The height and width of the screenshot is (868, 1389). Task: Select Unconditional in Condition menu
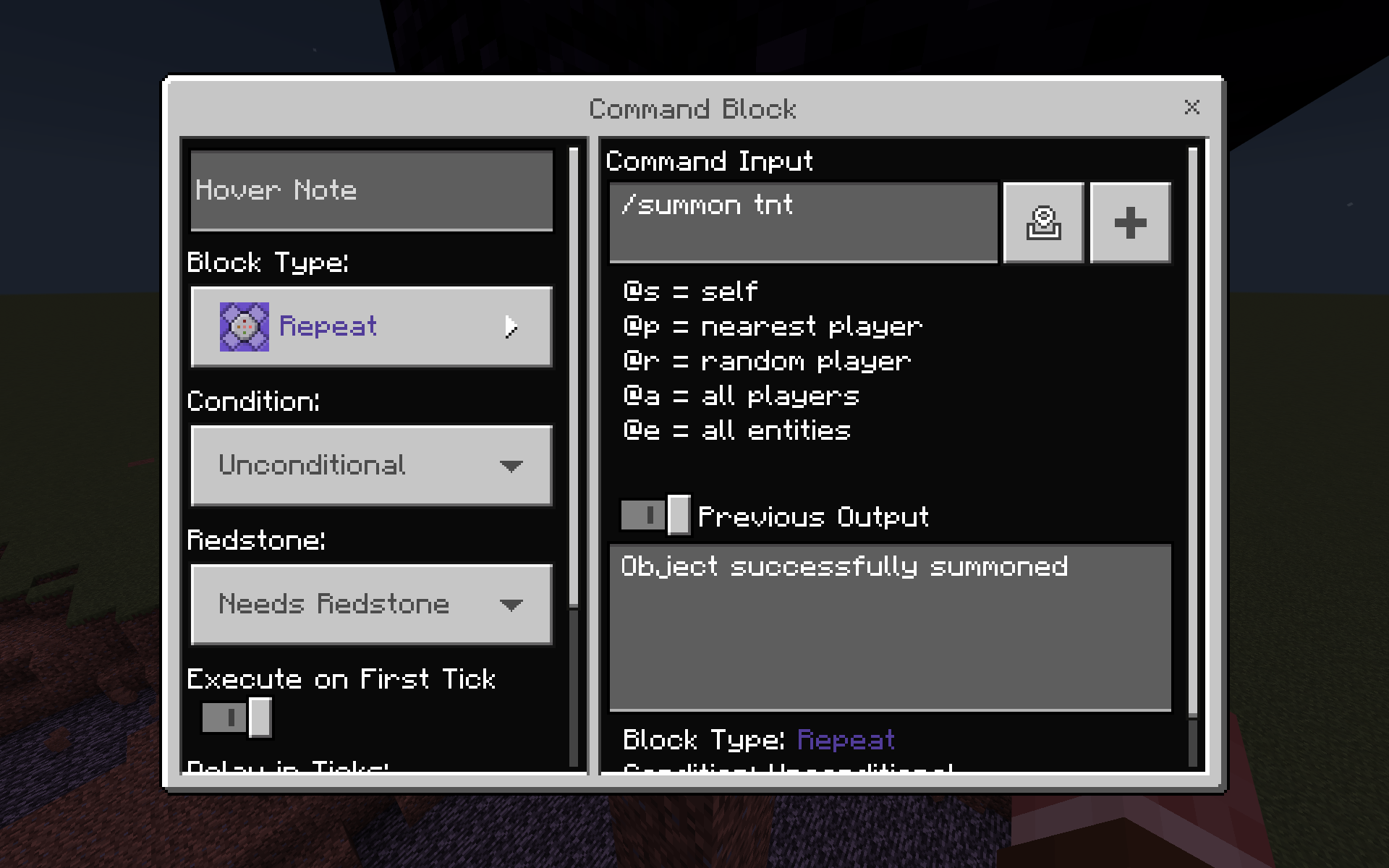[x=369, y=465]
